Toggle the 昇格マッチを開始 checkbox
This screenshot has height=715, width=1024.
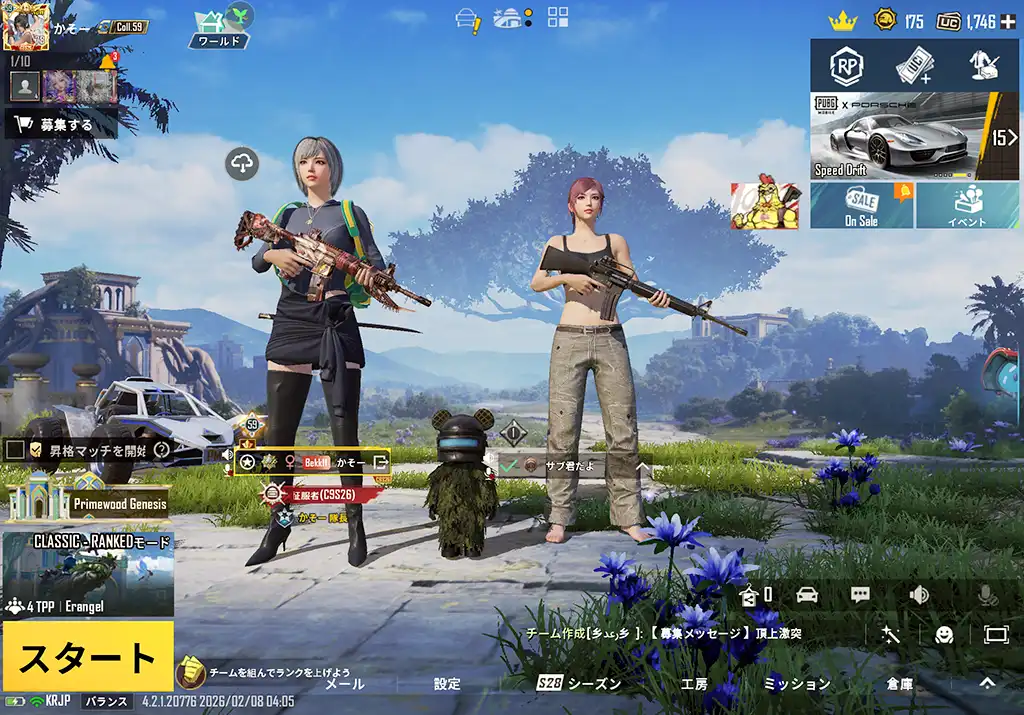15,450
